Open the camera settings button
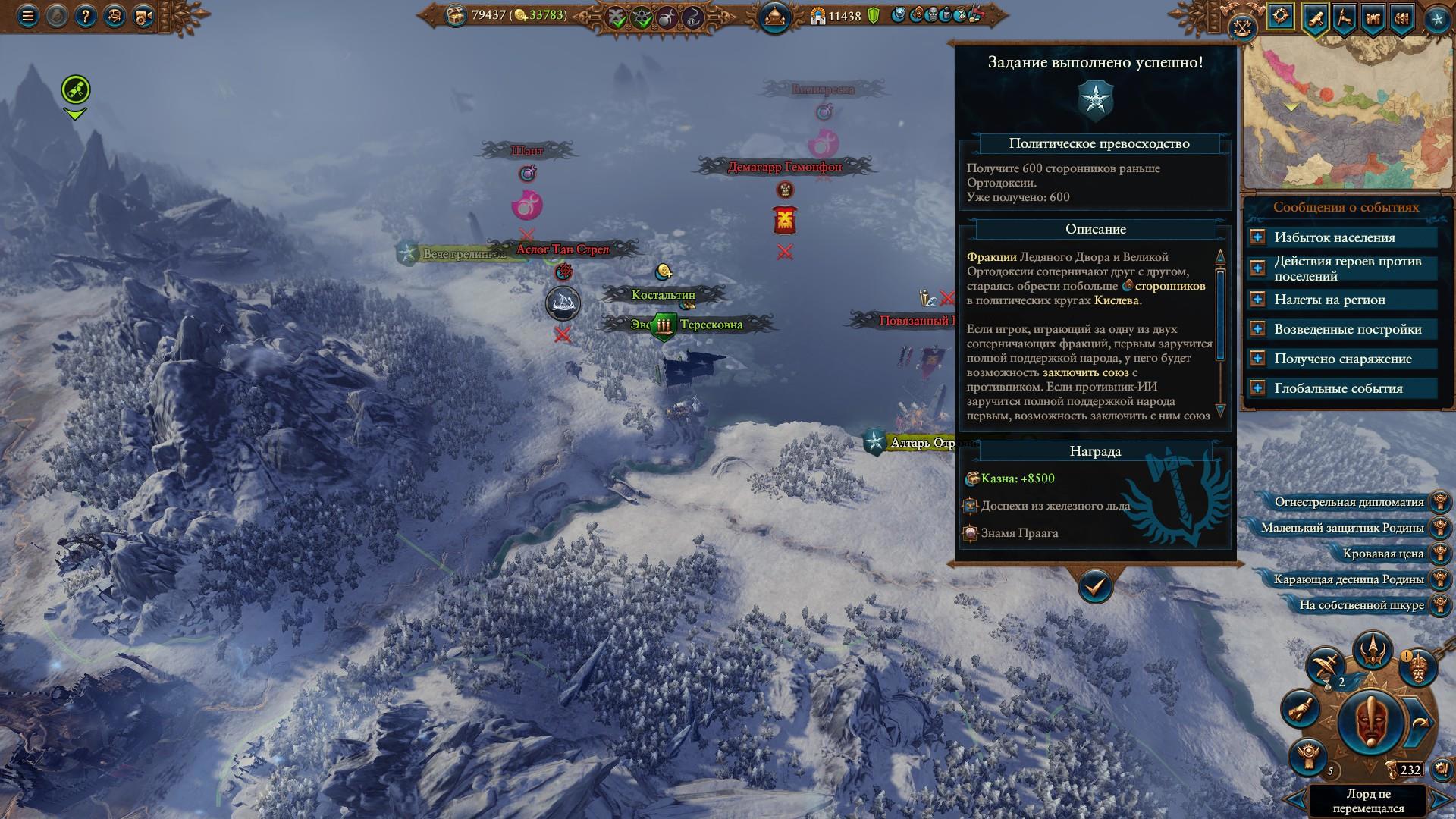The height and width of the screenshot is (819, 1456). [x=143, y=17]
